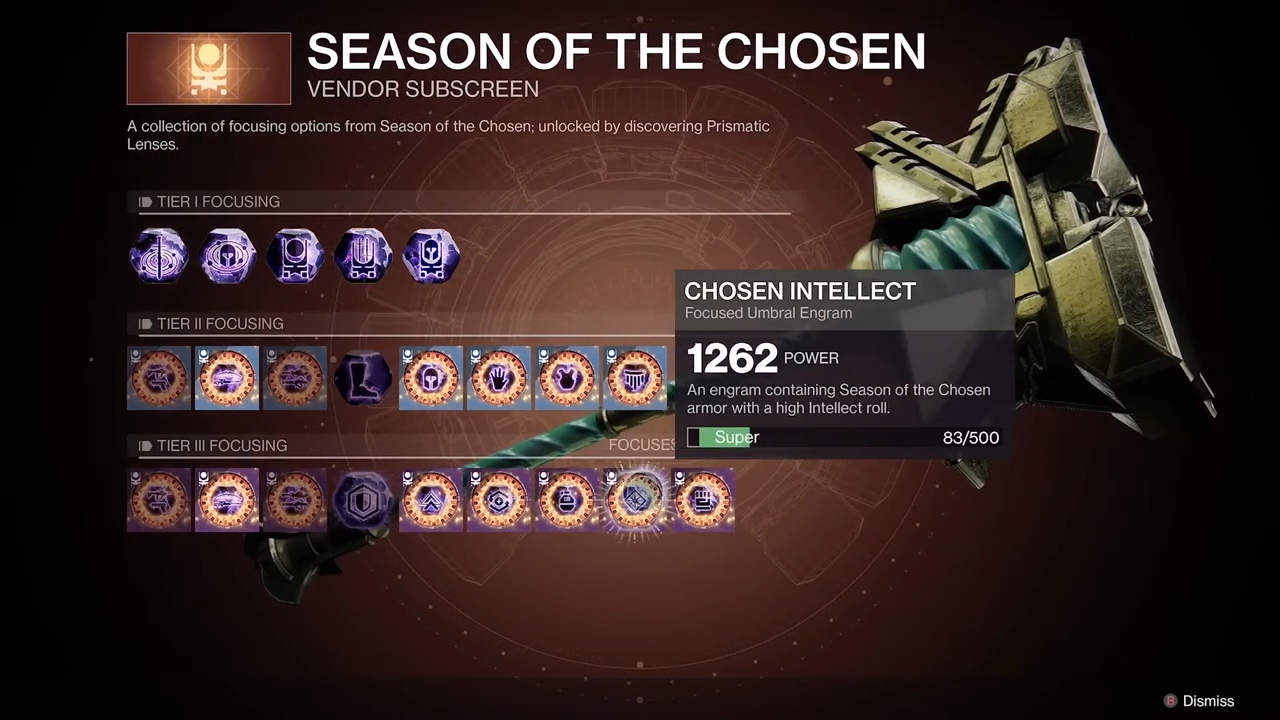Select the highlighted Chosen Intellect engram
The width and height of the screenshot is (1280, 720).
635,500
